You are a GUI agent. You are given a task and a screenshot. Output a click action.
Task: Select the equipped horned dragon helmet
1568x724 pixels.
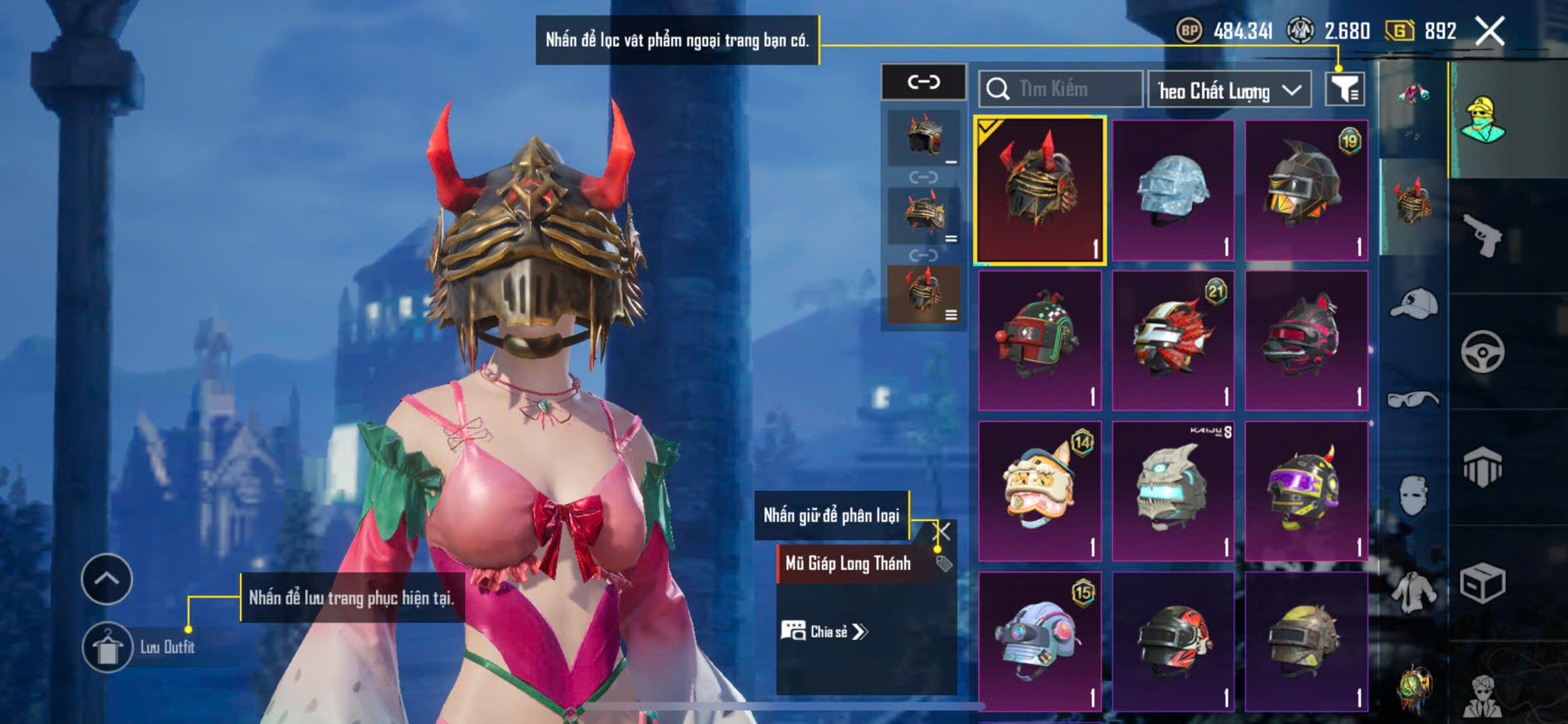pos(1040,190)
